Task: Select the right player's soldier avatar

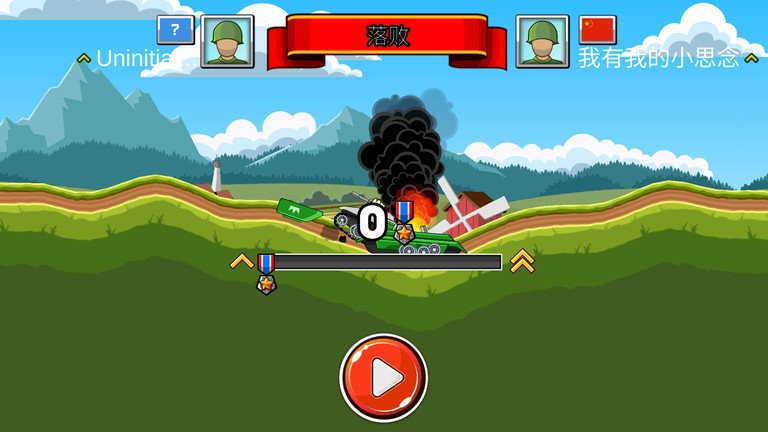Action: coord(542,41)
